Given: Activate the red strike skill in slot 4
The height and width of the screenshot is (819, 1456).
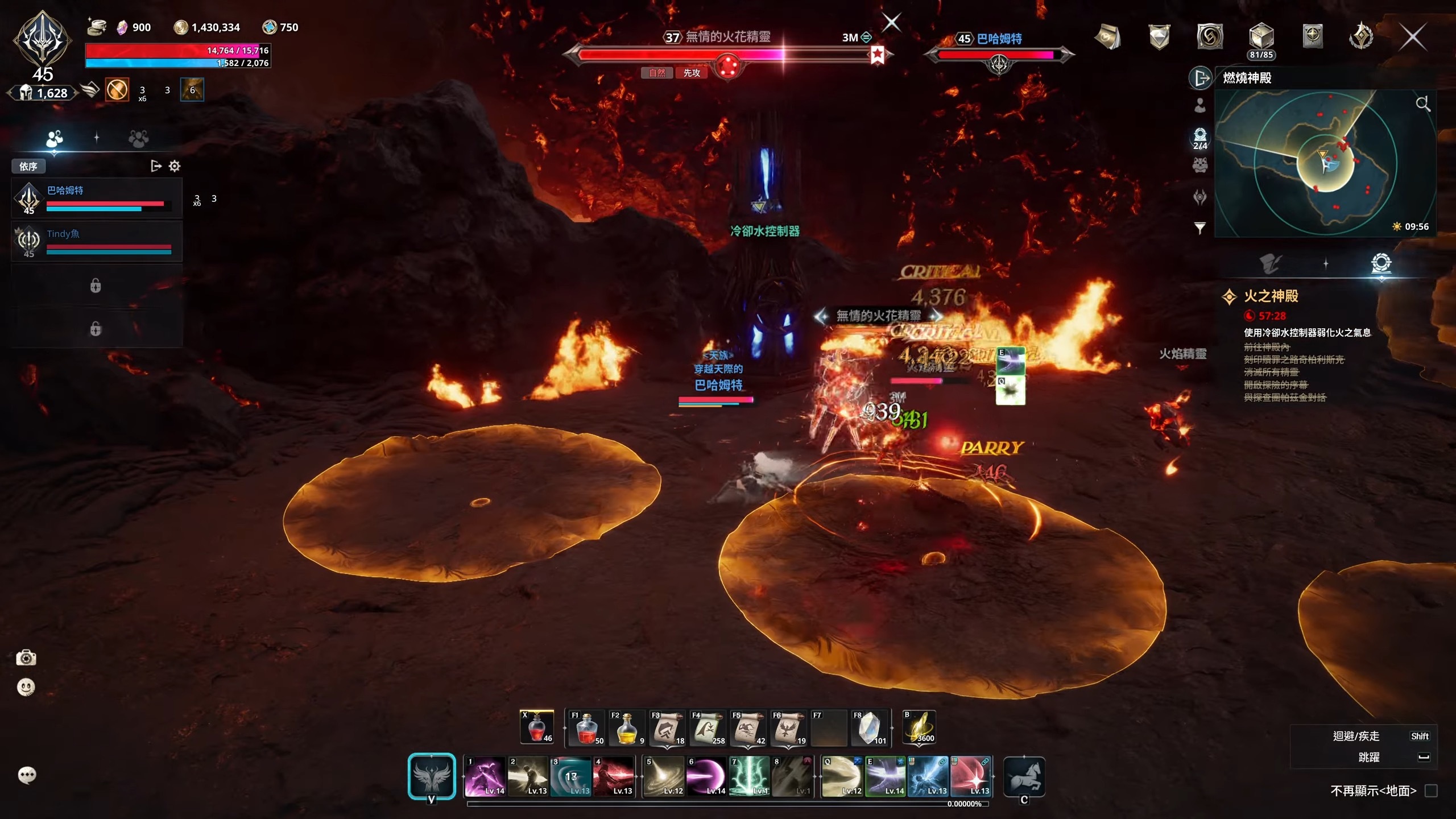Looking at the screenshot, I should (613, 776).
